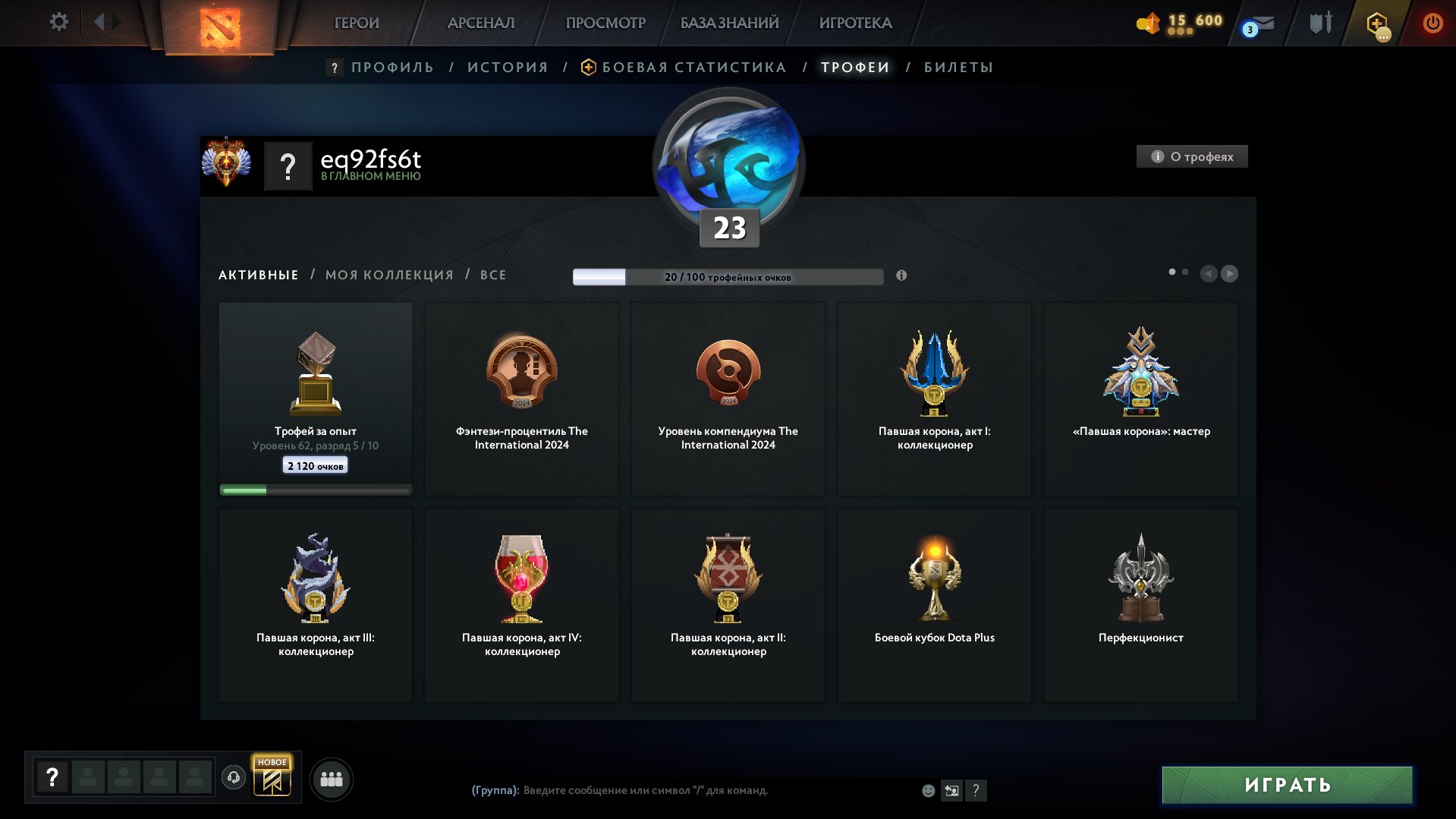The image size is (1456, 819).
Task: Click the О трофеях button
Action: (x=1192, y=156)
